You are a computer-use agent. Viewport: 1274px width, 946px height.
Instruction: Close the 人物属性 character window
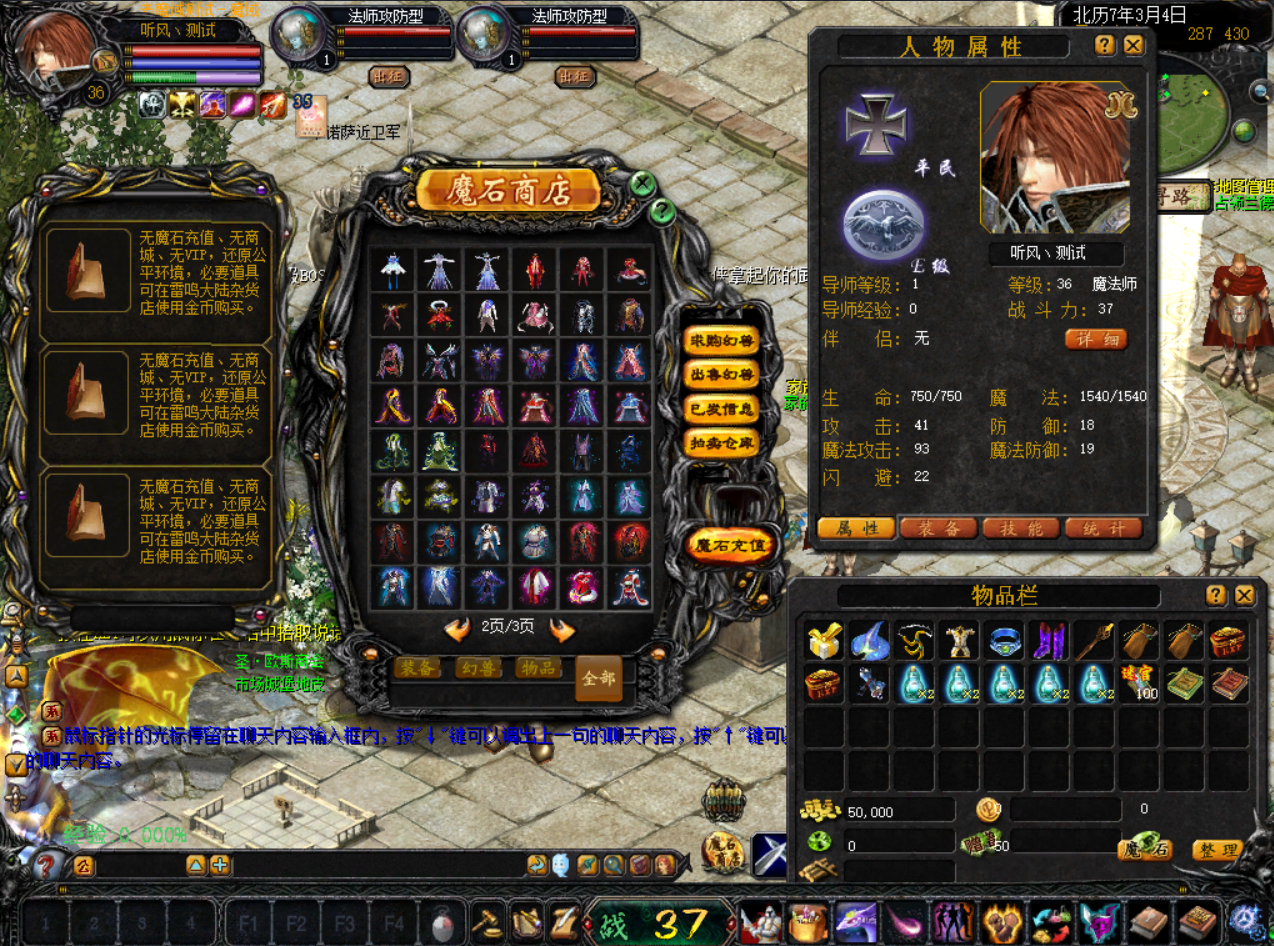1133,45
